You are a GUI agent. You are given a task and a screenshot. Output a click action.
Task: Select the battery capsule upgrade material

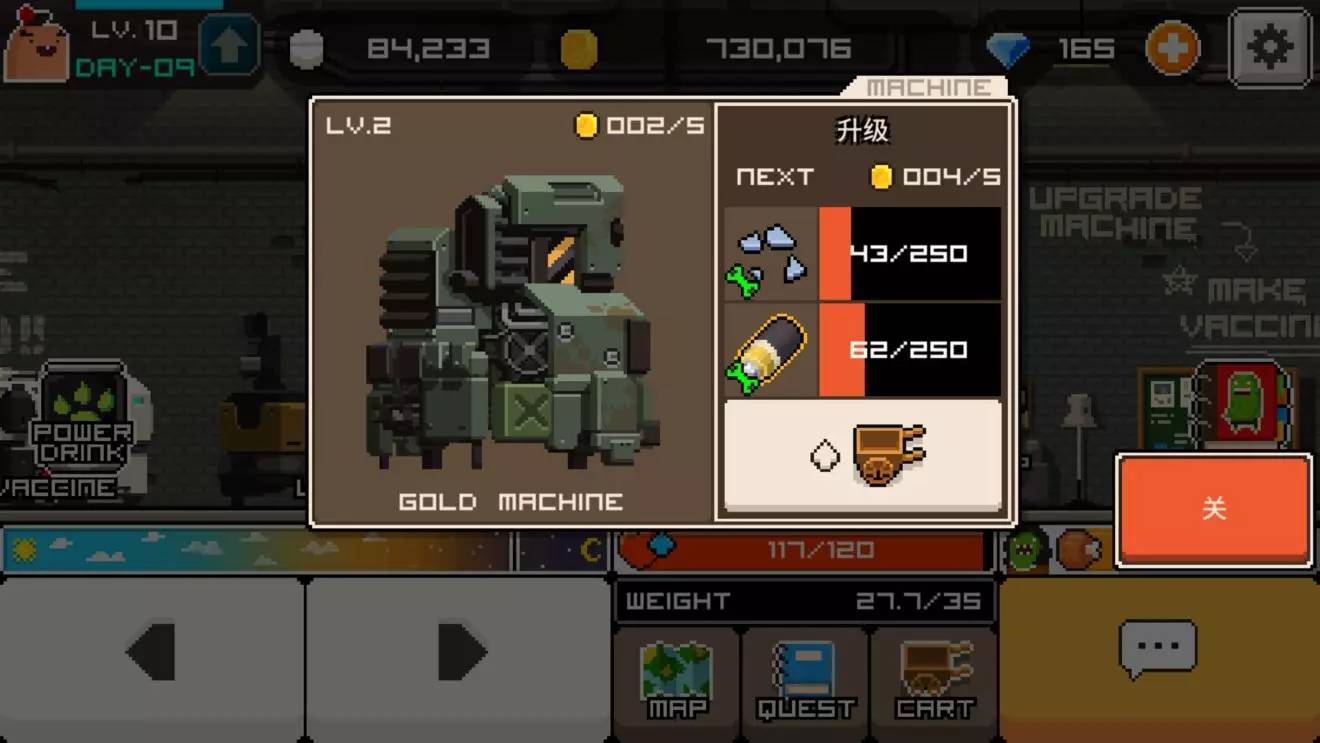771,352
